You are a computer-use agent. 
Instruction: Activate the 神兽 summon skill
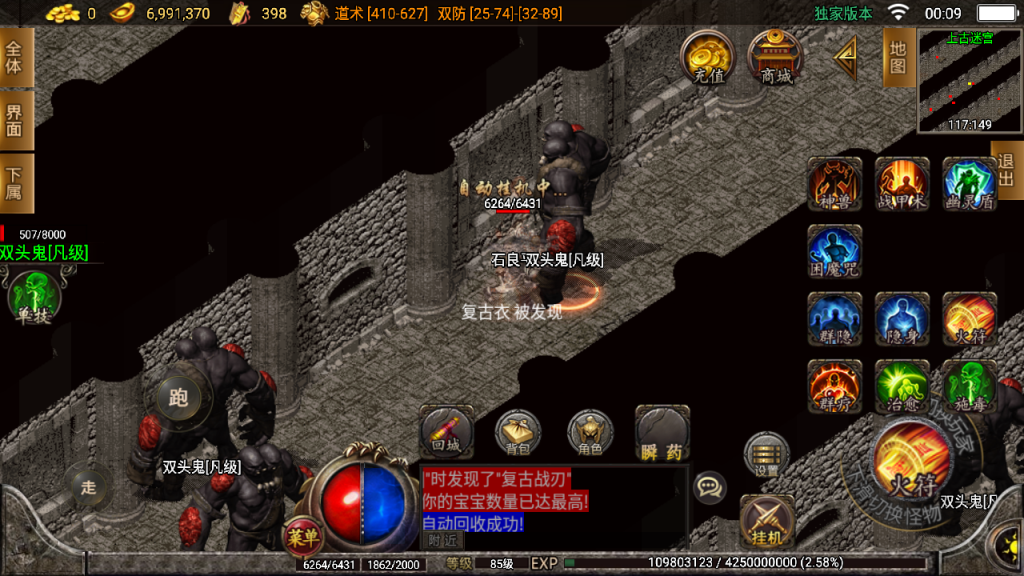835,183
